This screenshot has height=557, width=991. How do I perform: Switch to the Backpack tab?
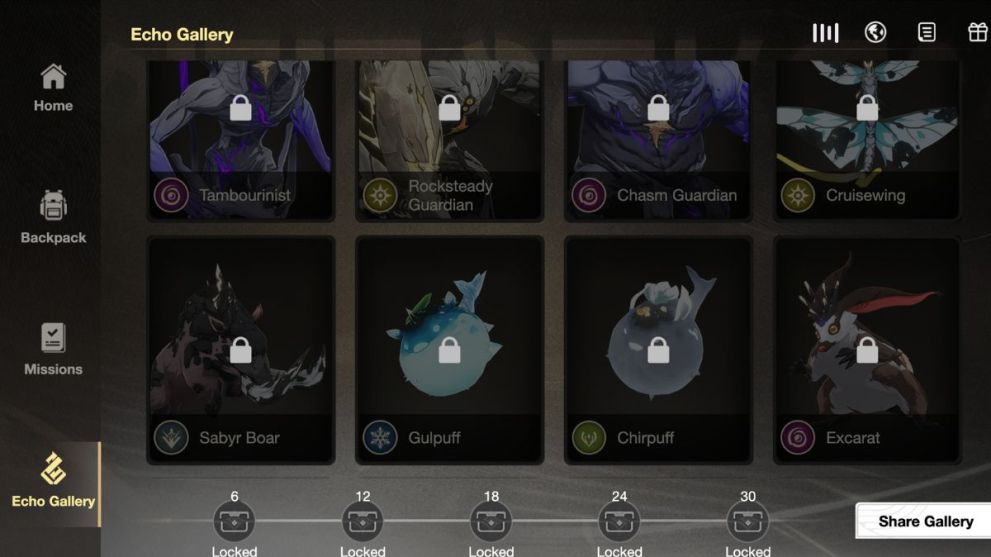pos(53,217)
